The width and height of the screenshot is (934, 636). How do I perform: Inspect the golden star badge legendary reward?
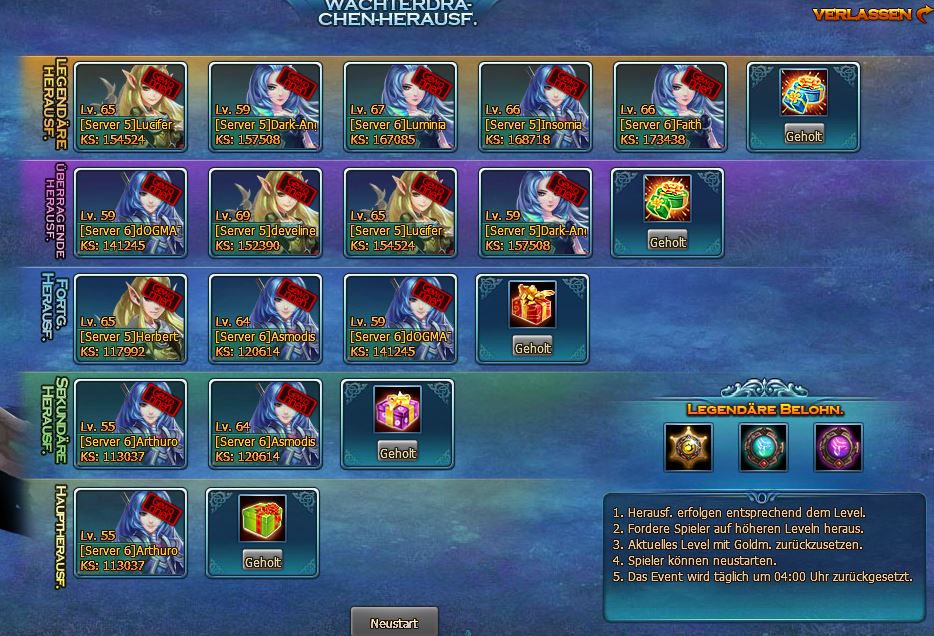[689, 447]
